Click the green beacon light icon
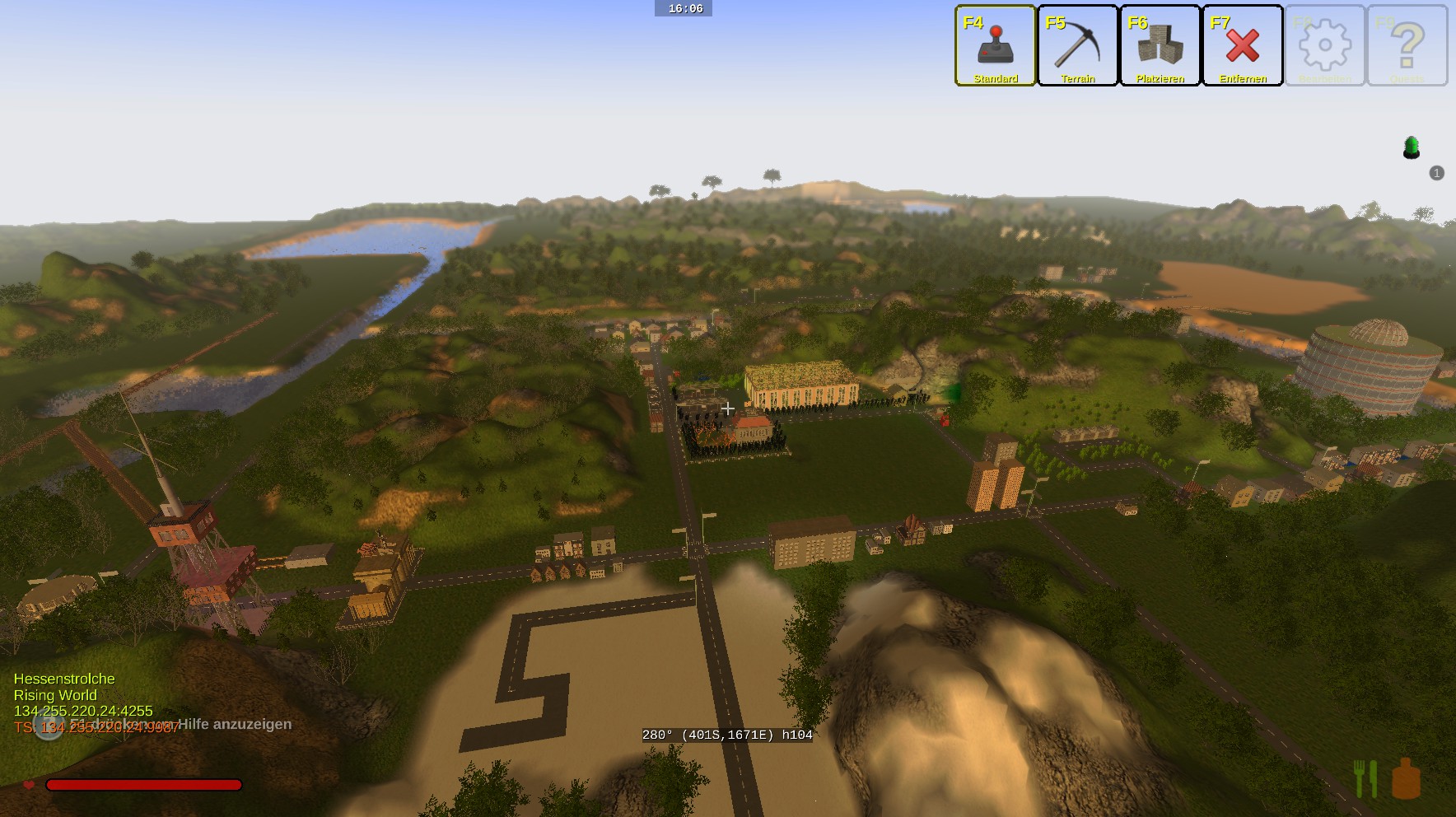Viewport: 1456px width, 817px height. click(1412, 147)
